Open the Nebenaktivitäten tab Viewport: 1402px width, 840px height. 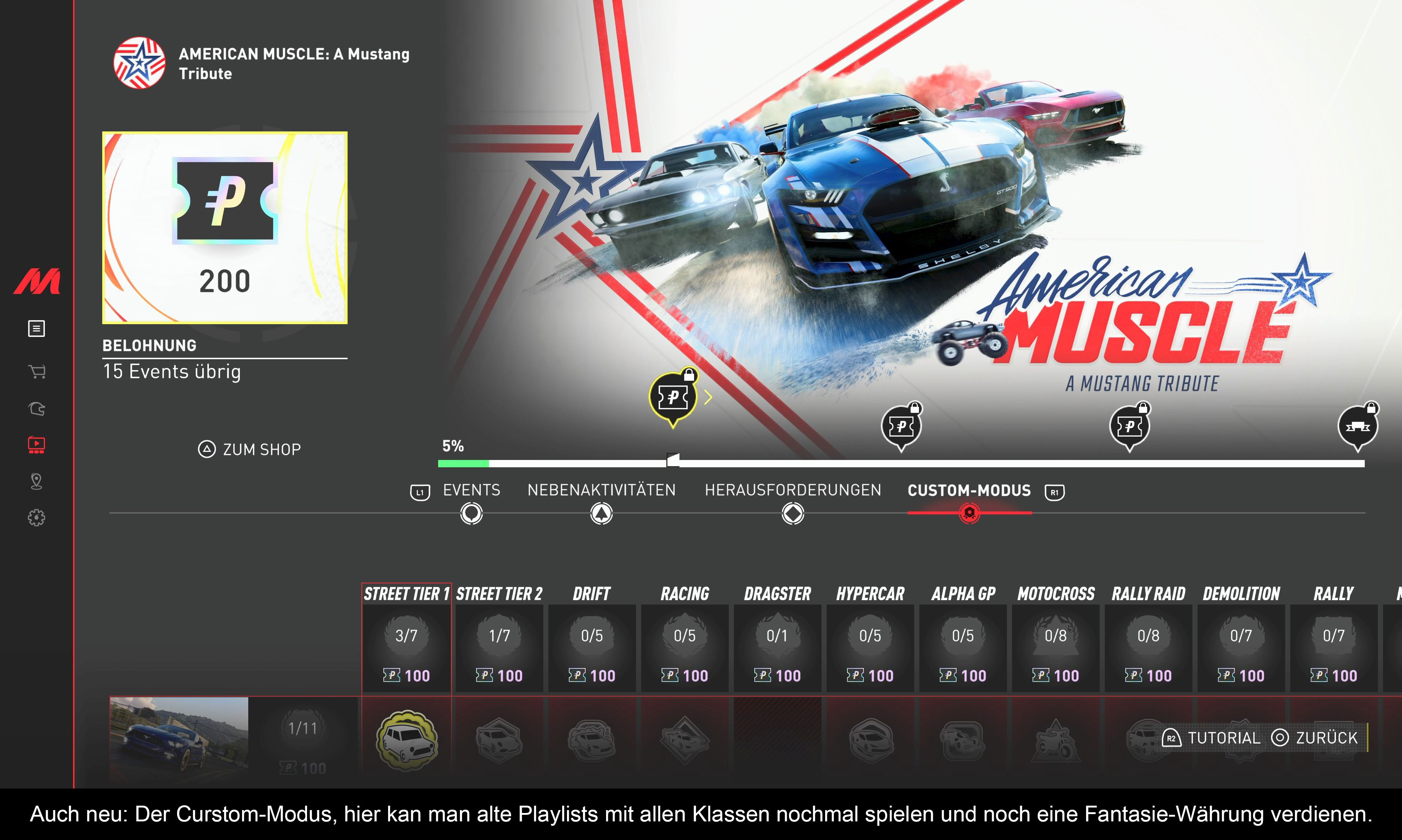[x=601, y=490]
